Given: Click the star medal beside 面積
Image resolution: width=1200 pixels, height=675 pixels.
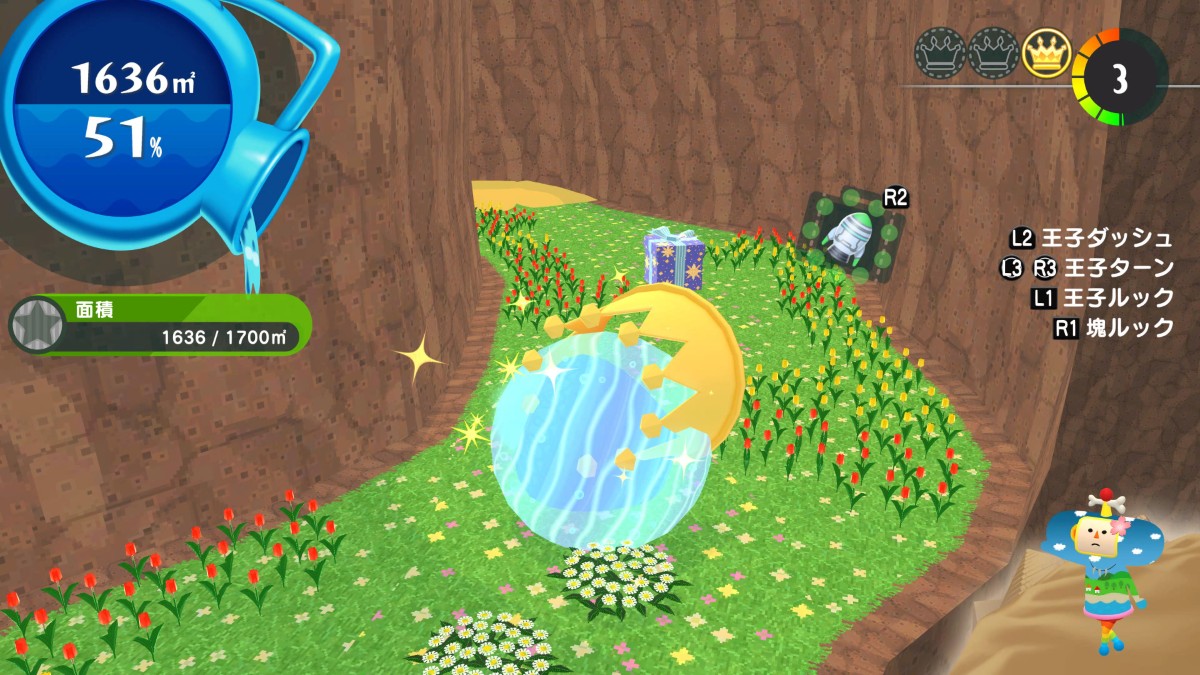Looking at the screenshot, I should tap(35, 325).
